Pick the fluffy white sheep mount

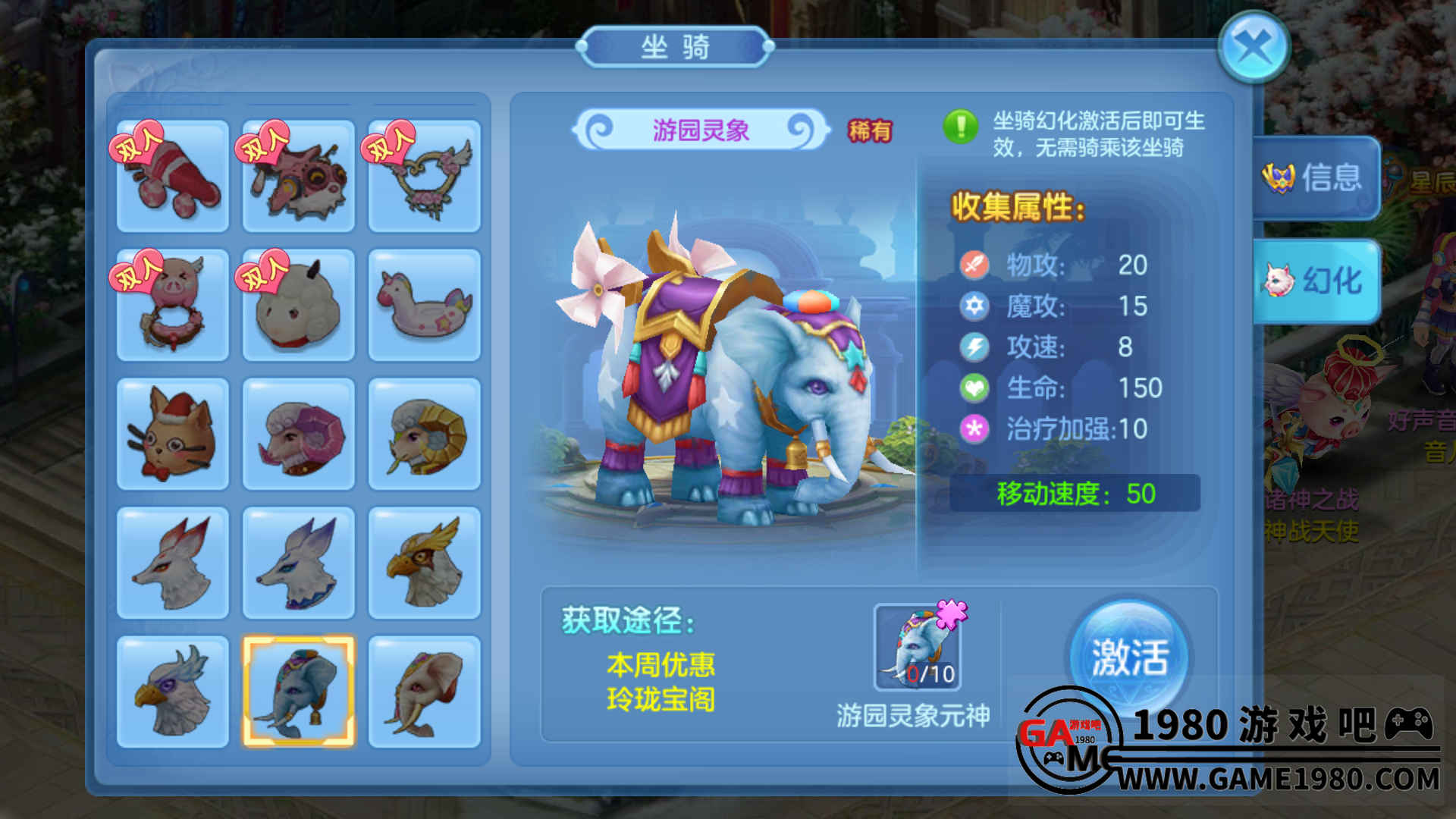click(299, 305)
